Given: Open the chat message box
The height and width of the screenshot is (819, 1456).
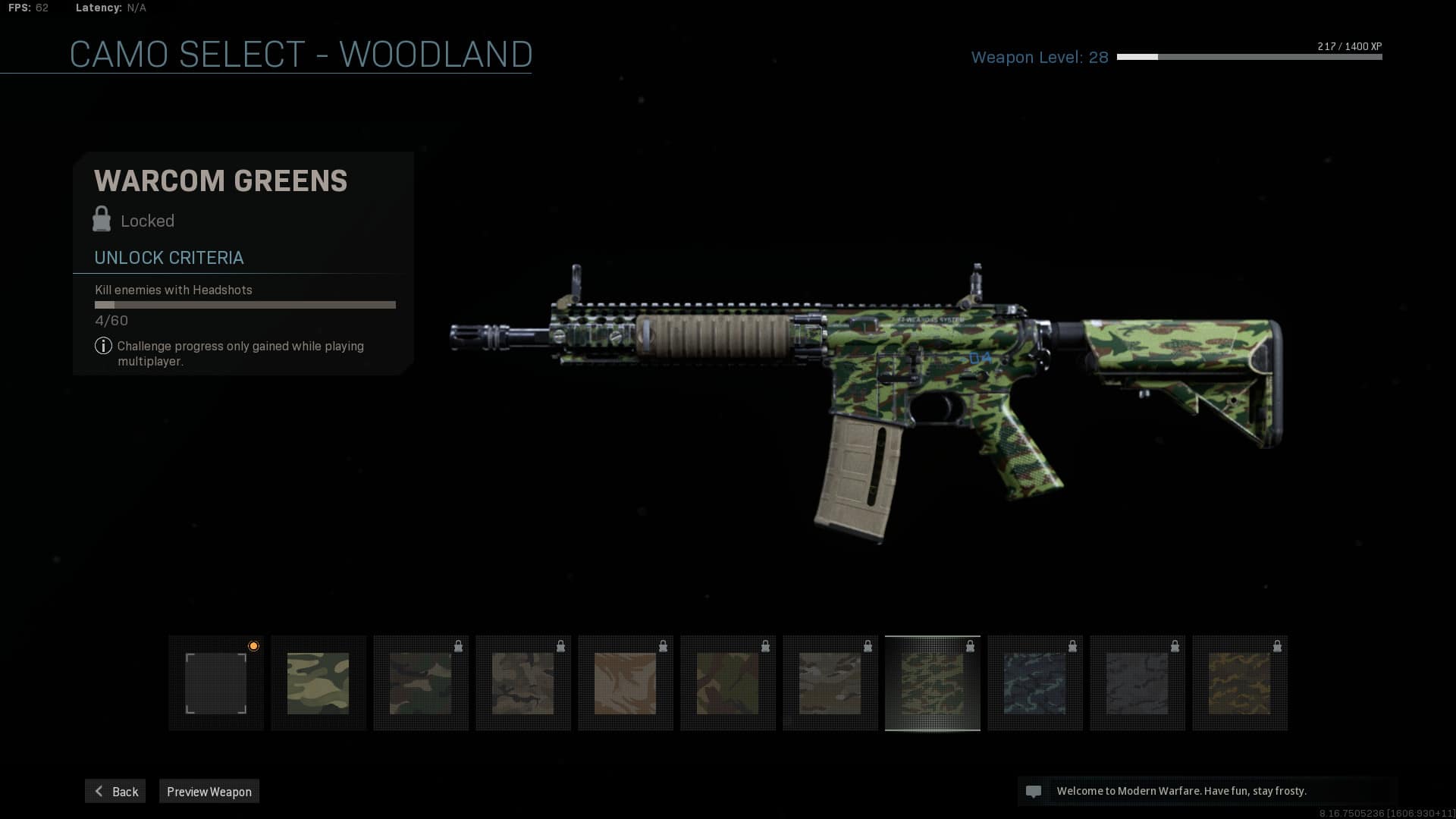Looking at the screenshot, I should pyautogui.click(x=1206, y=791).
